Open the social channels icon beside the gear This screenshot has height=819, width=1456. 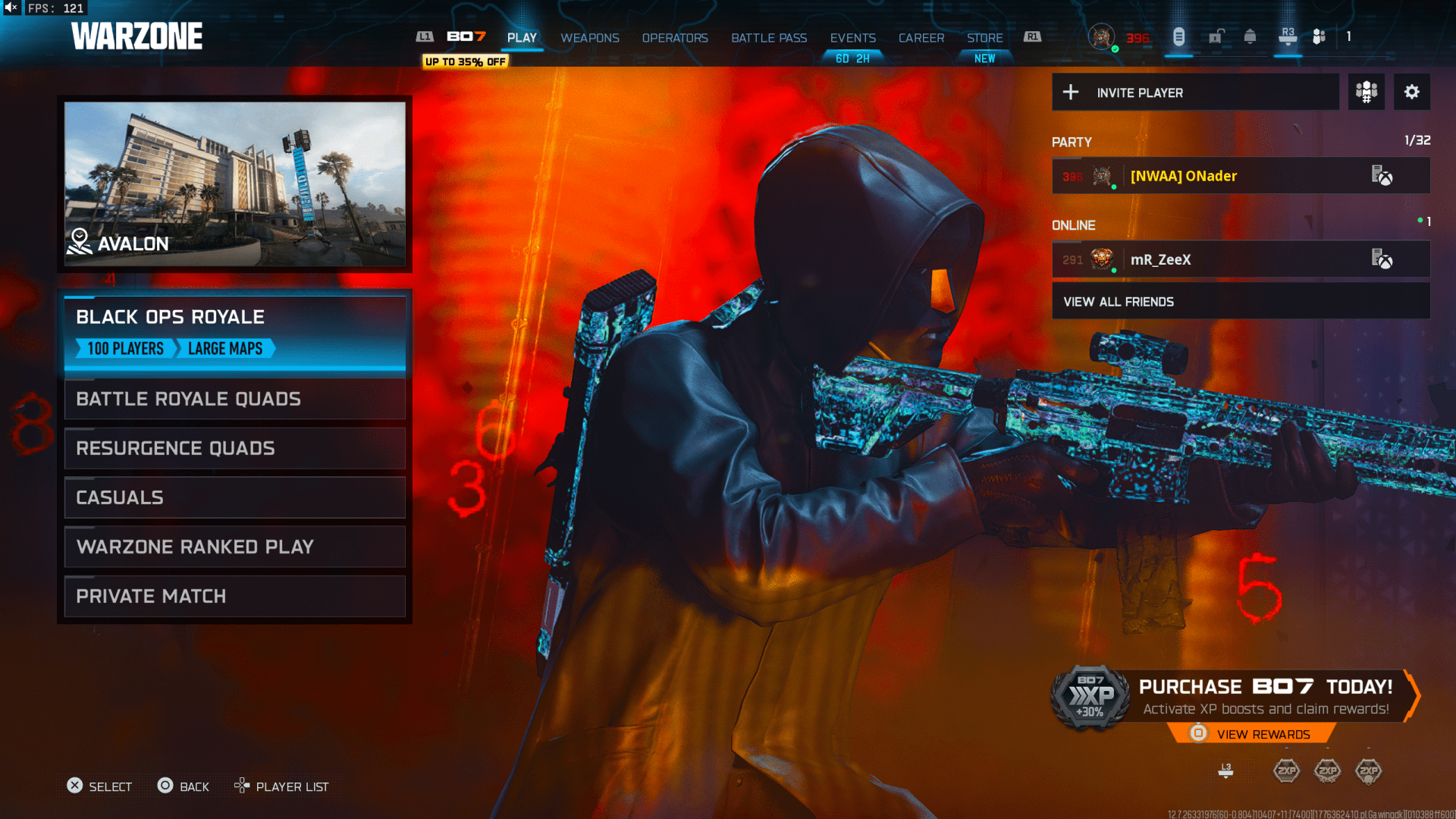point(1366,92)
